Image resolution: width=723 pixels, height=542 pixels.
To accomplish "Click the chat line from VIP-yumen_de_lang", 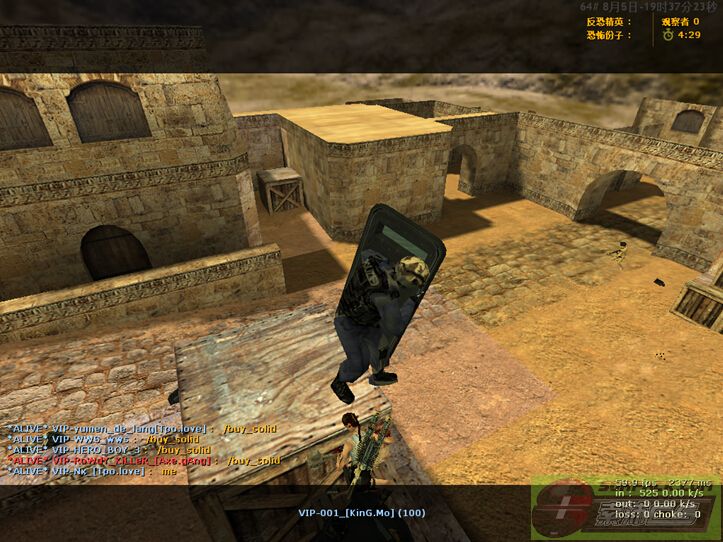I will (x=140, y=429).
